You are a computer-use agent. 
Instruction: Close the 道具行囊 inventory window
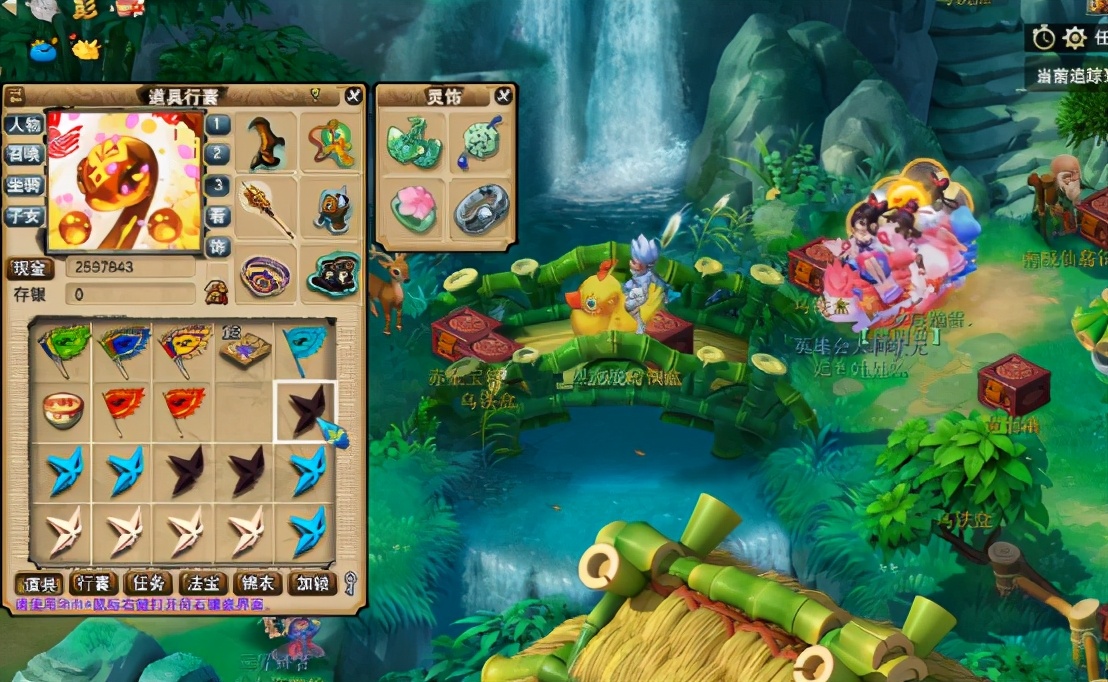[x=353, y=96]
